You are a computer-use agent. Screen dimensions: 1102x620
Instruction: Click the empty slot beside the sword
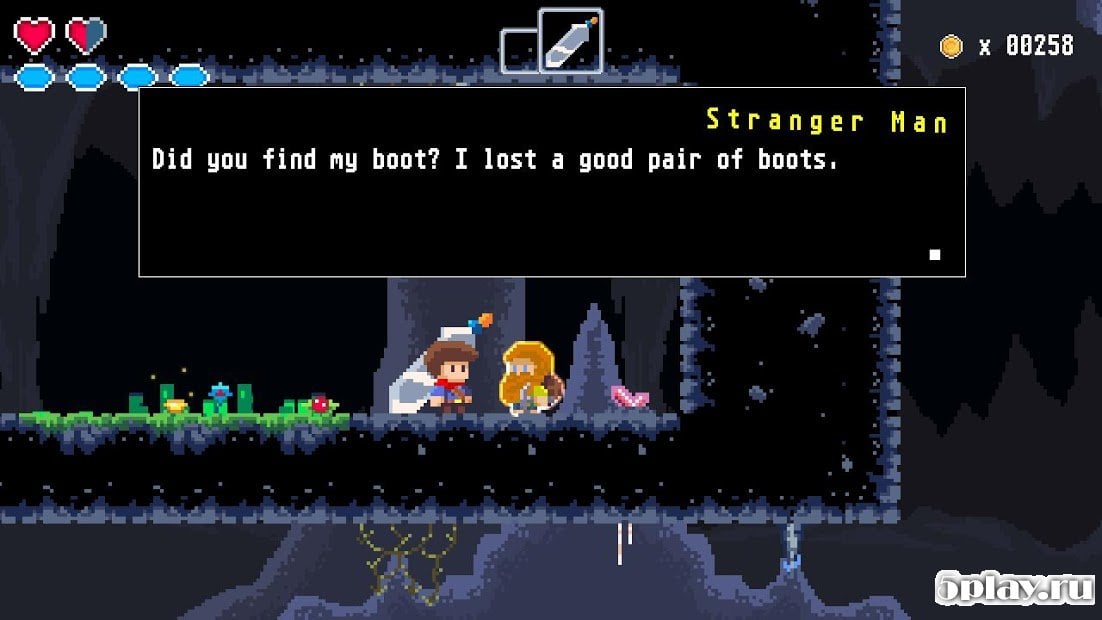coord(518,51)
